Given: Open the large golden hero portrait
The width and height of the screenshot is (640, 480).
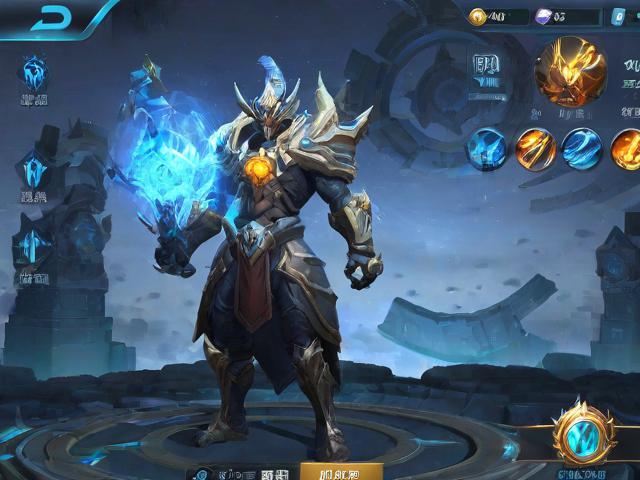Looking at the screenshot, I should coord(570,70).
